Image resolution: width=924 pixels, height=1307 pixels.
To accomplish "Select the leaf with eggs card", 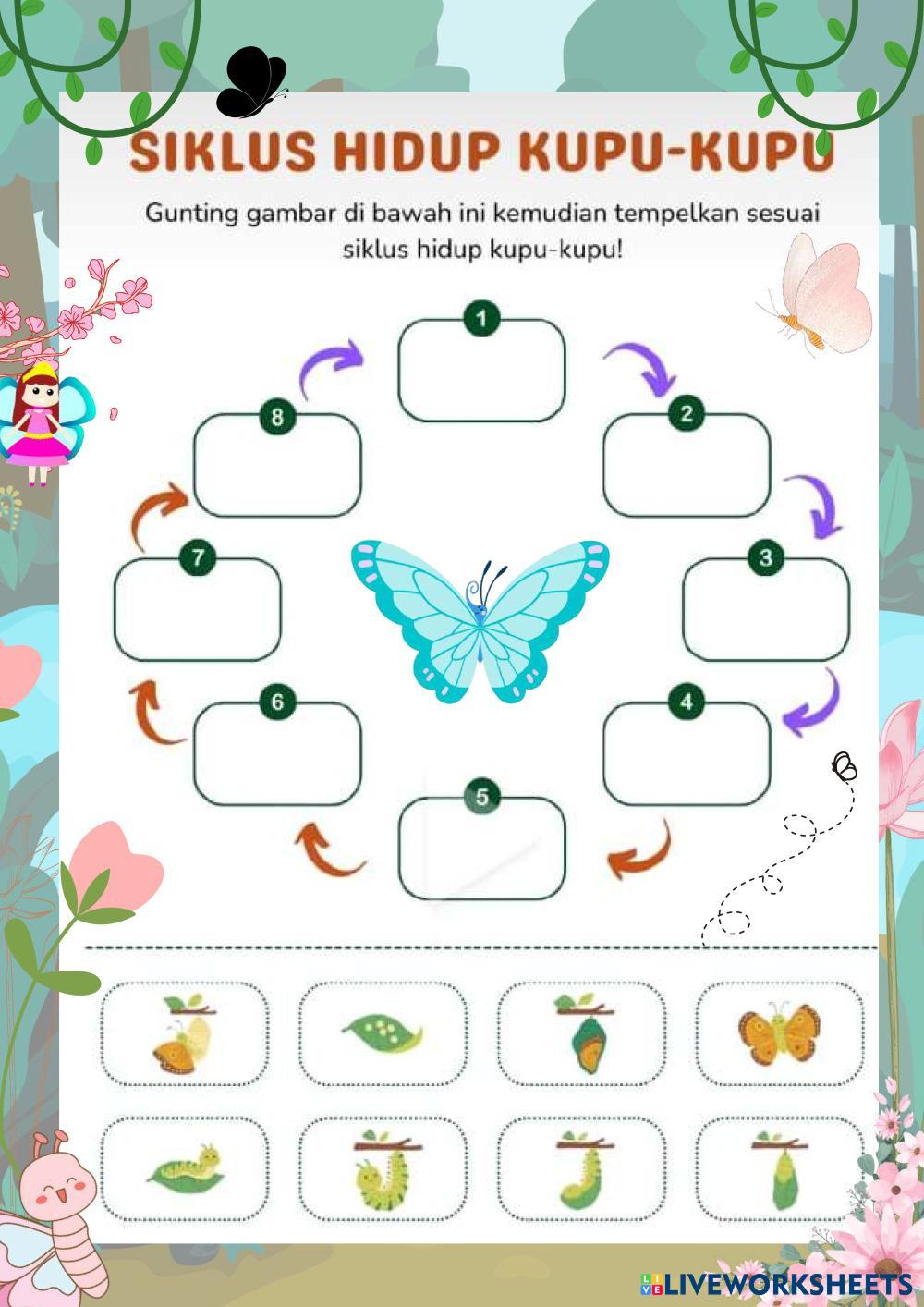I will point(383,1033).
